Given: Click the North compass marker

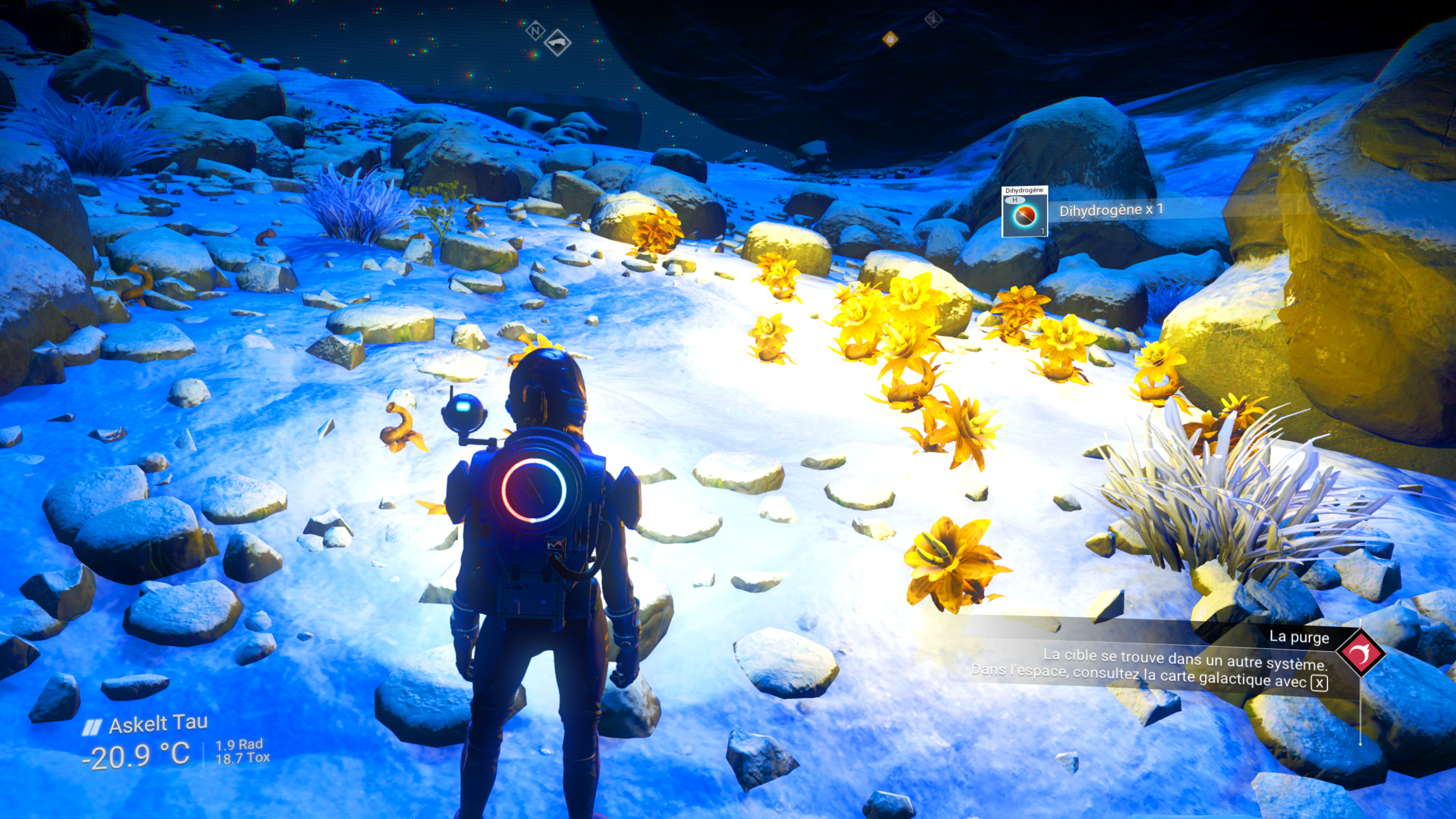Looking at the screenshot, I should (534, 30).
